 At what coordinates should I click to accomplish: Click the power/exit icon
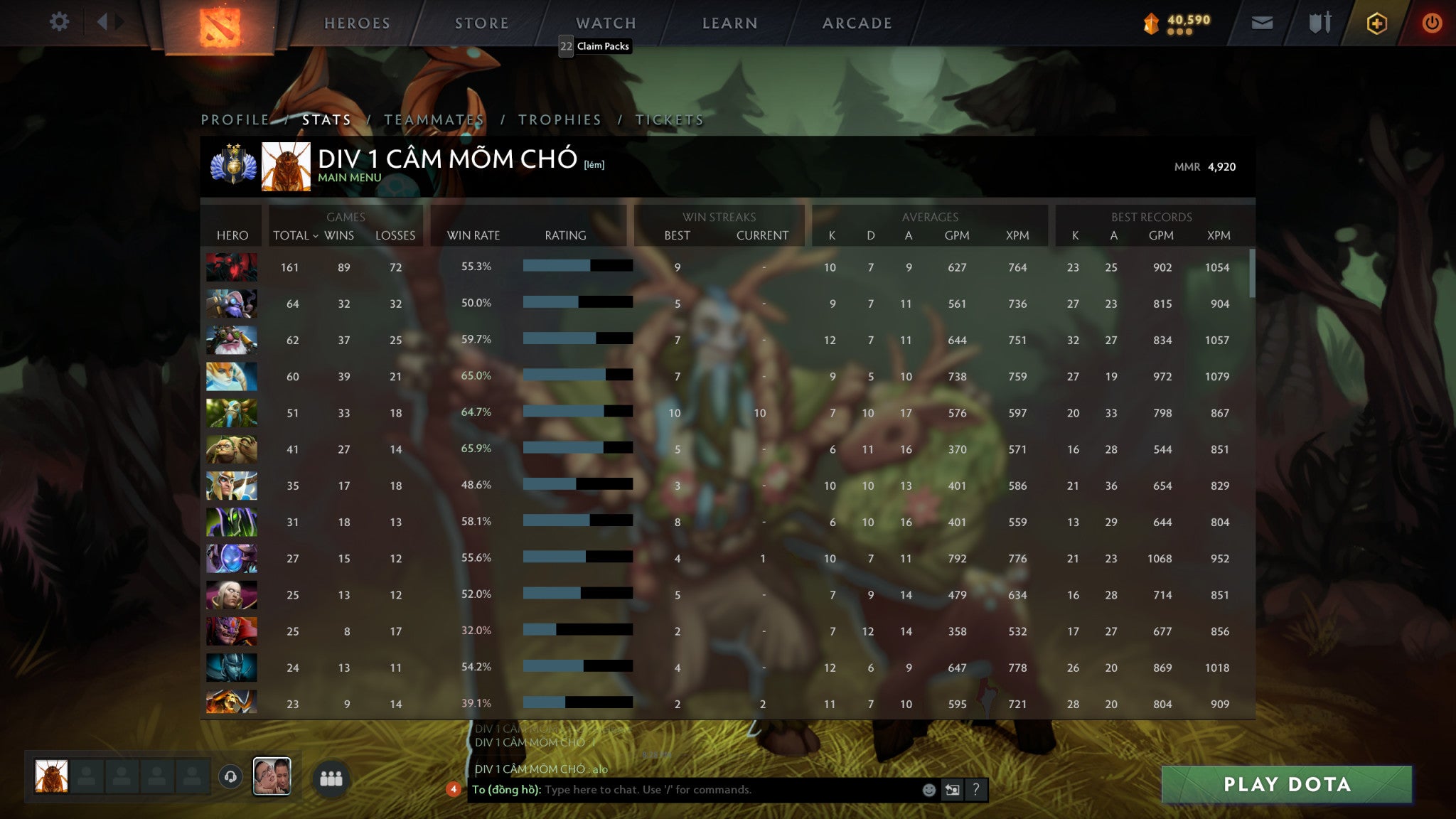[x=1432, y=22]
